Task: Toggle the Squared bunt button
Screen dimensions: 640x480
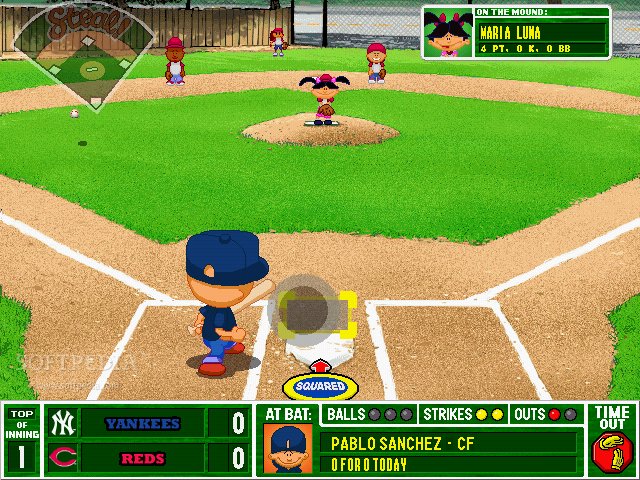Action: tap(320, 385)
